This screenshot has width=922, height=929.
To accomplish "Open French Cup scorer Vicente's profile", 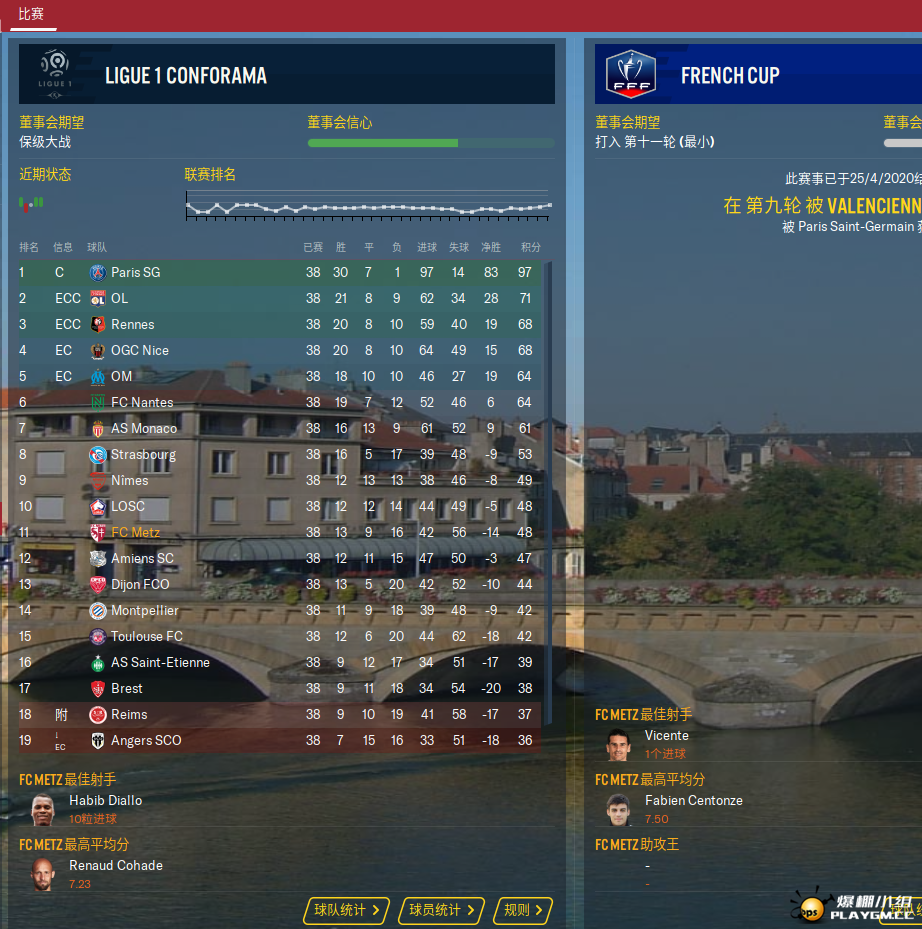I will pyautogui.click(x=666, y=735).
